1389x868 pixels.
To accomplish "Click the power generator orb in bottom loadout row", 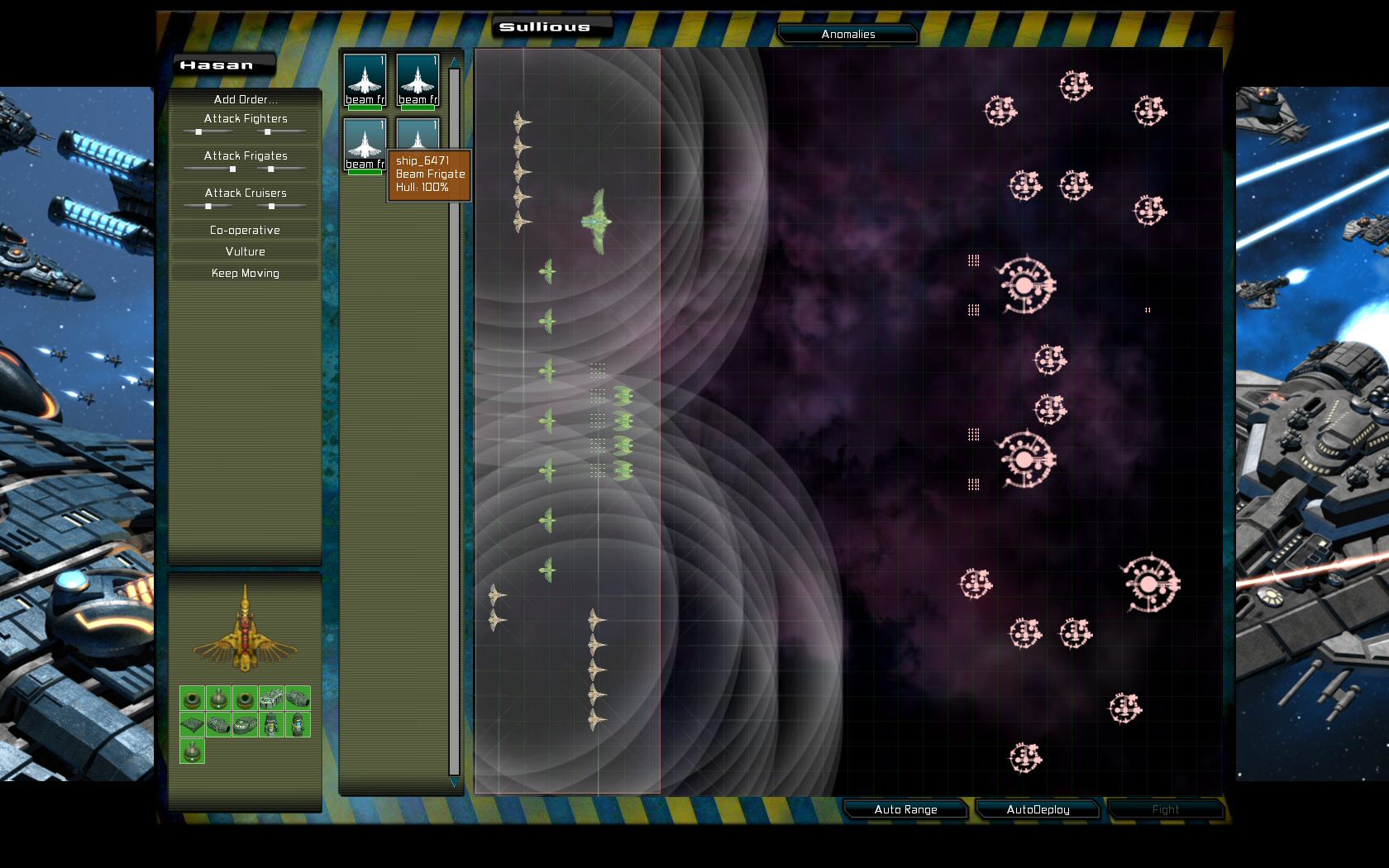I will (192, 751).
